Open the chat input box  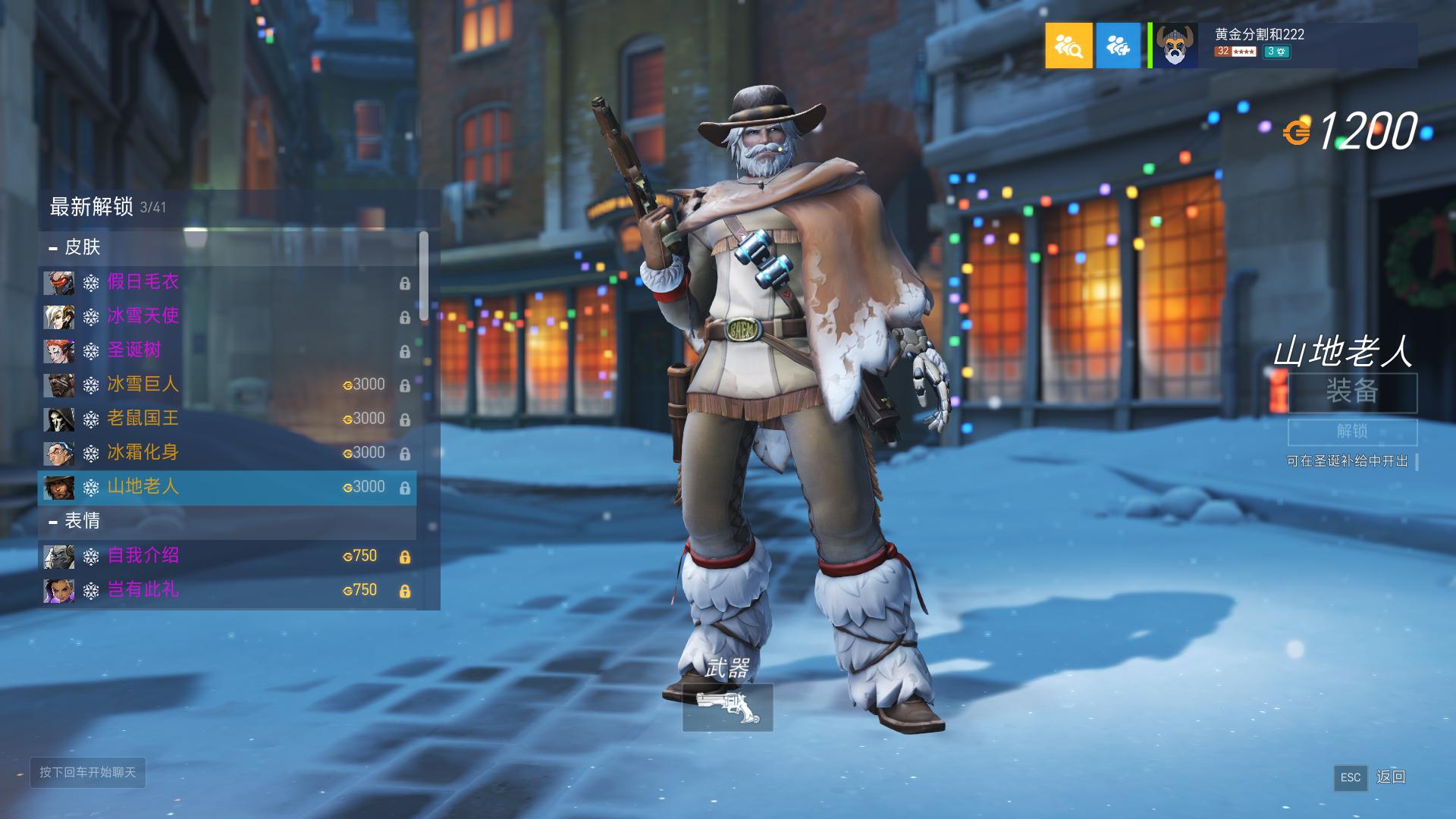88,772
